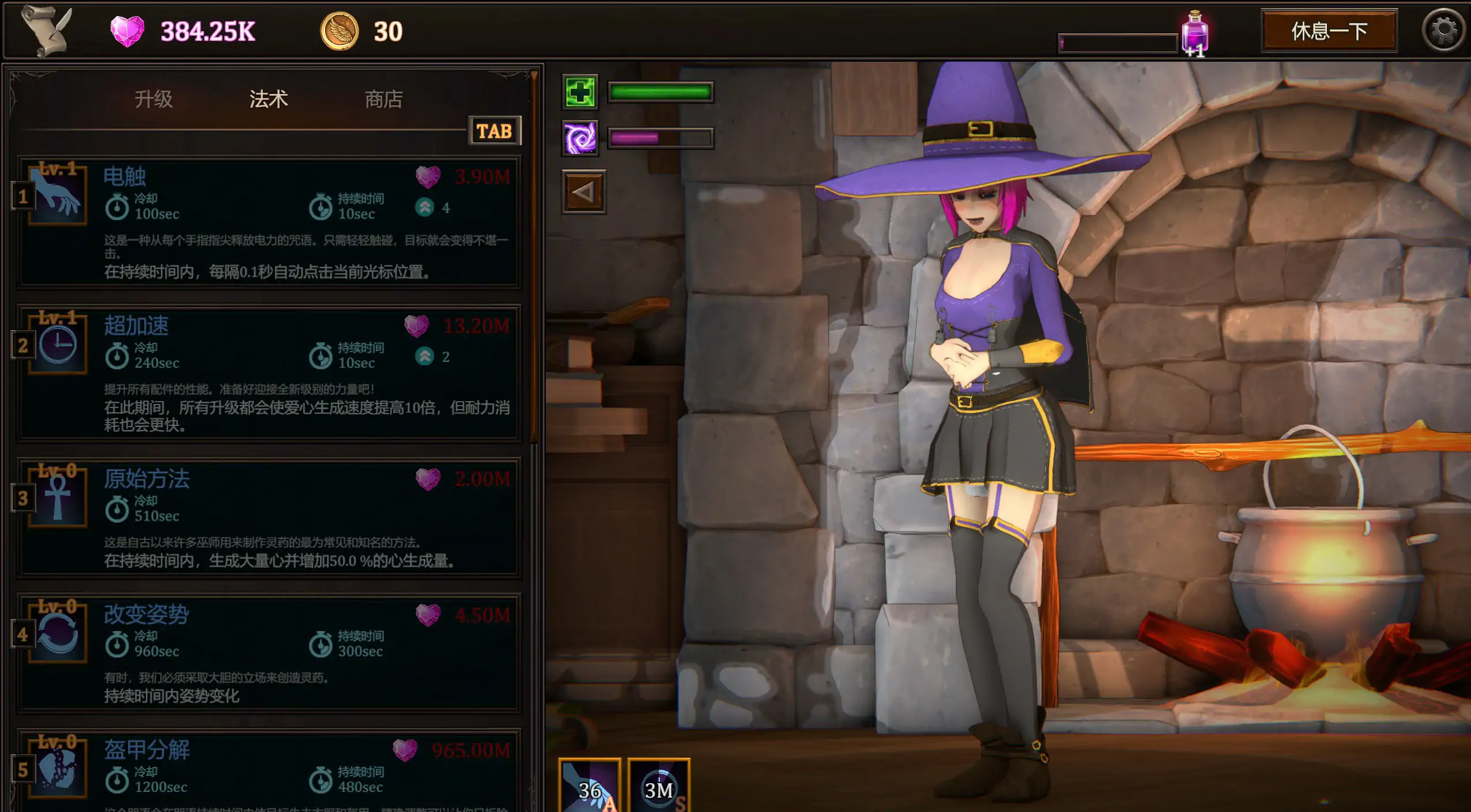Toggle the spell panel with TAB button

coord(493,131)
